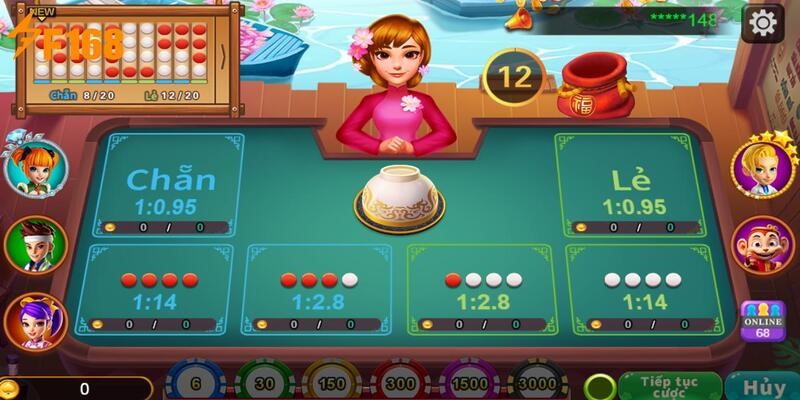The width and height of the screenshot is (800, 400).
Task: Place bet on four white dots 1:14
Action: [640, 289]
